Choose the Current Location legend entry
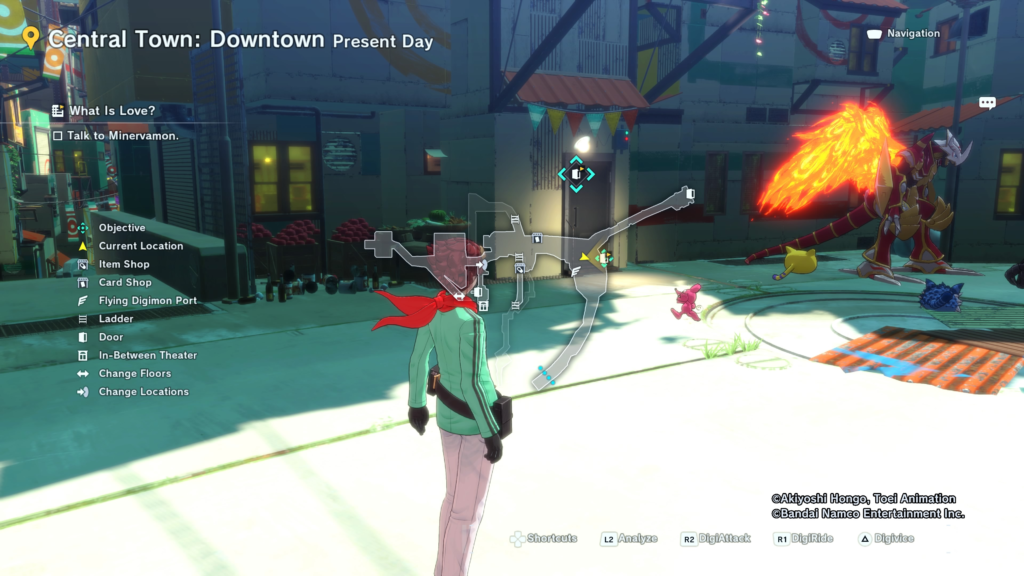Screen dimensions: 1024x576 pyautogui.click(x=140, y=246)
